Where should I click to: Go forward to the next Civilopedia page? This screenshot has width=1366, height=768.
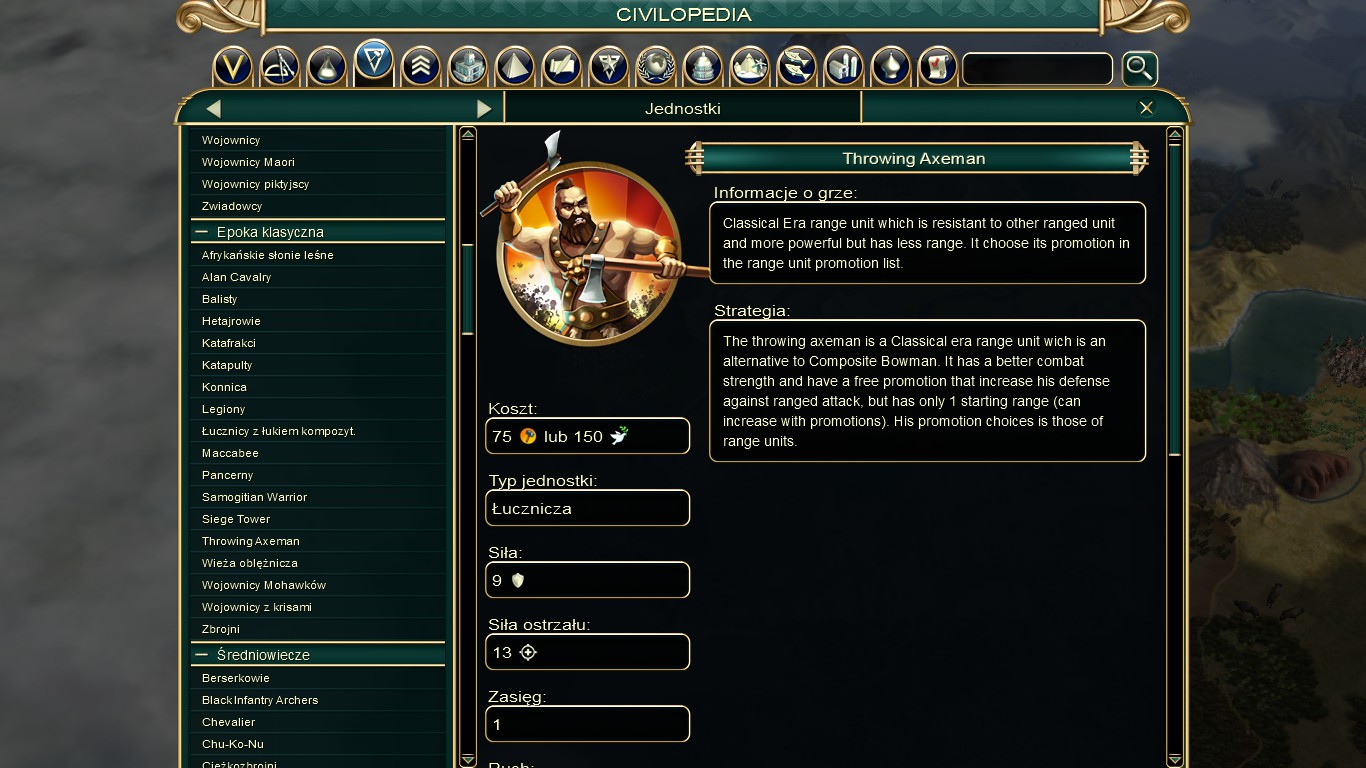coord(484,108)
